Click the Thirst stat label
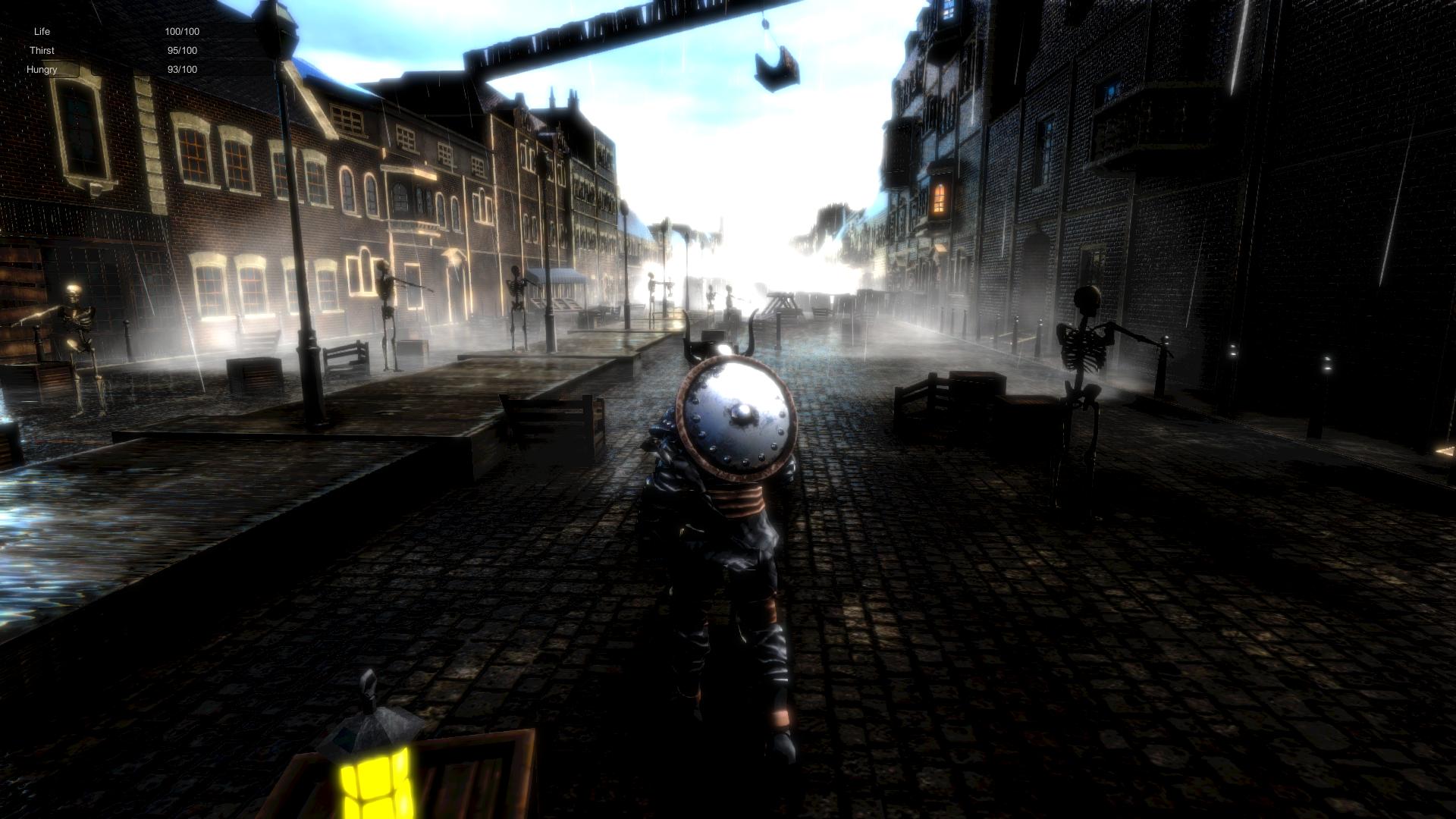 (x=42, y=50)
